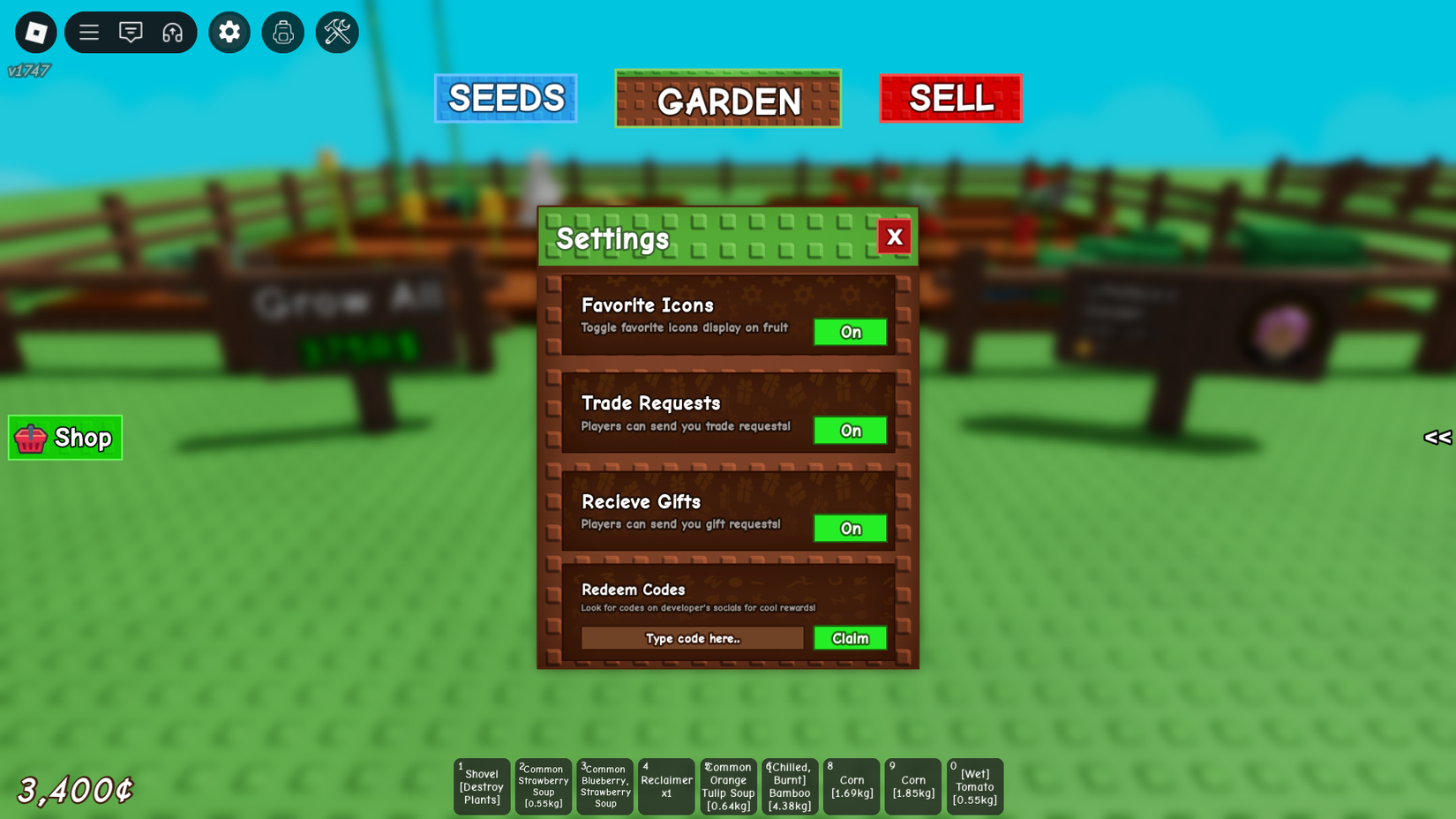Click the crafting tools icon

coord(336,32)
